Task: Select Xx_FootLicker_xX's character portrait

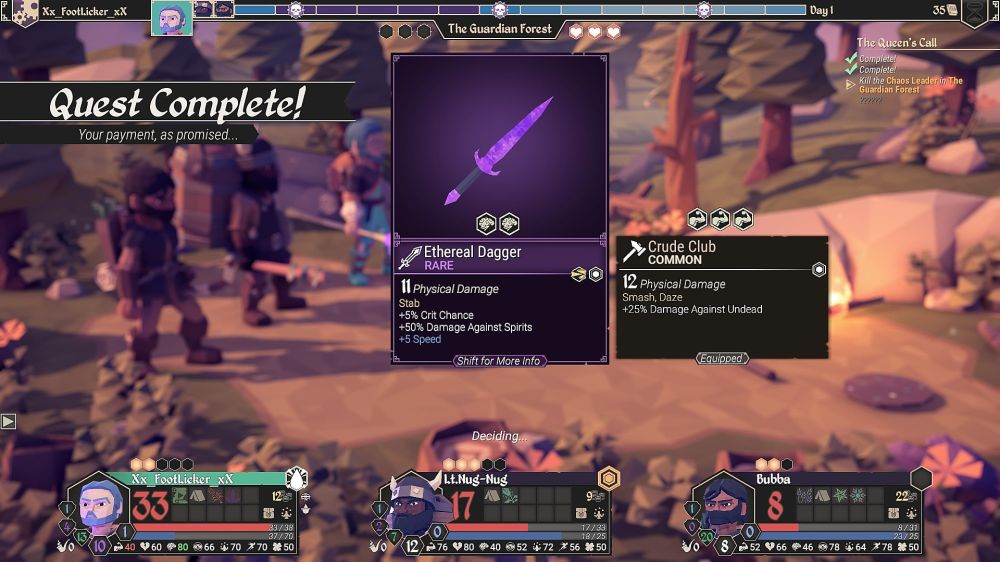Action: click(x=98, y=511)
